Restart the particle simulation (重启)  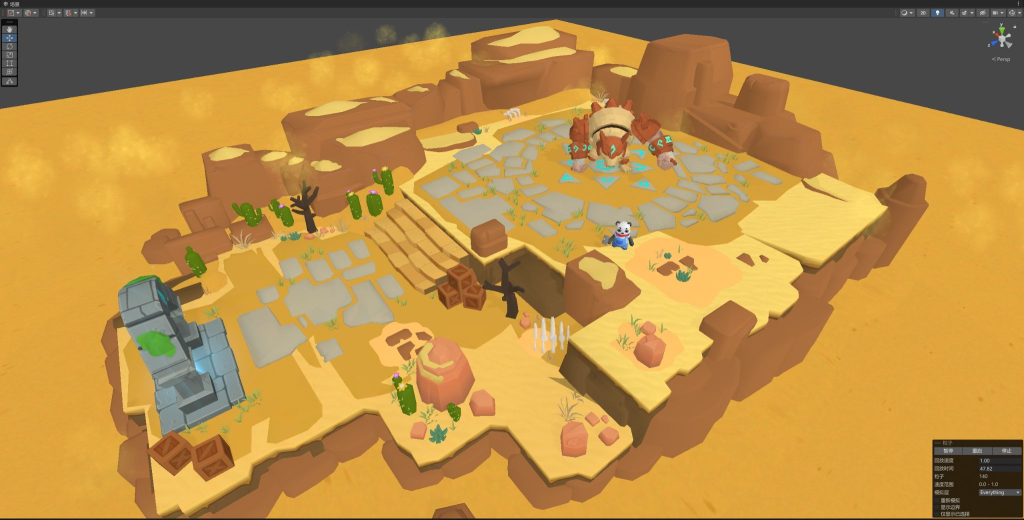(977, 451)
